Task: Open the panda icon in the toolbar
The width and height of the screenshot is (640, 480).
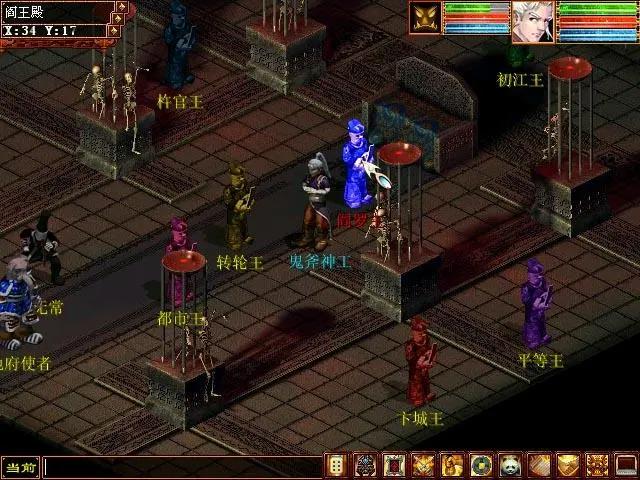Action: coord(510,466)
